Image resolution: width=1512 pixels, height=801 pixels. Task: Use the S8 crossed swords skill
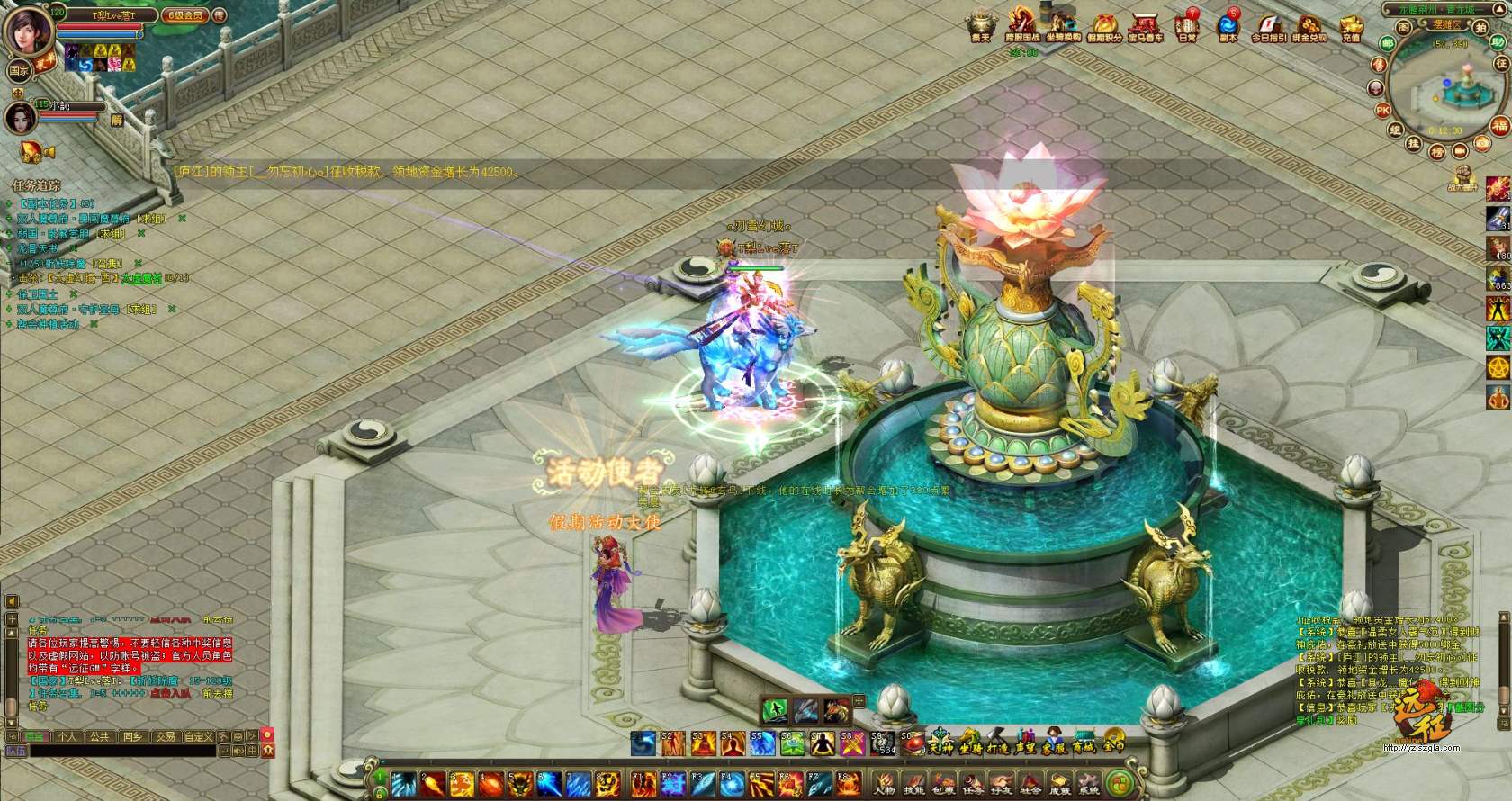851,744
